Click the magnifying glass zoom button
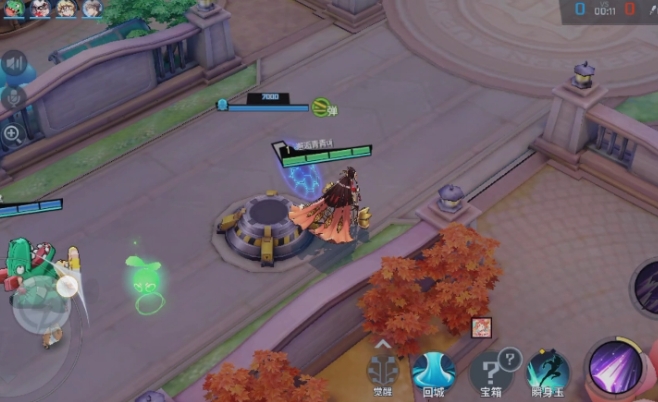 click(x=13, y=133)
